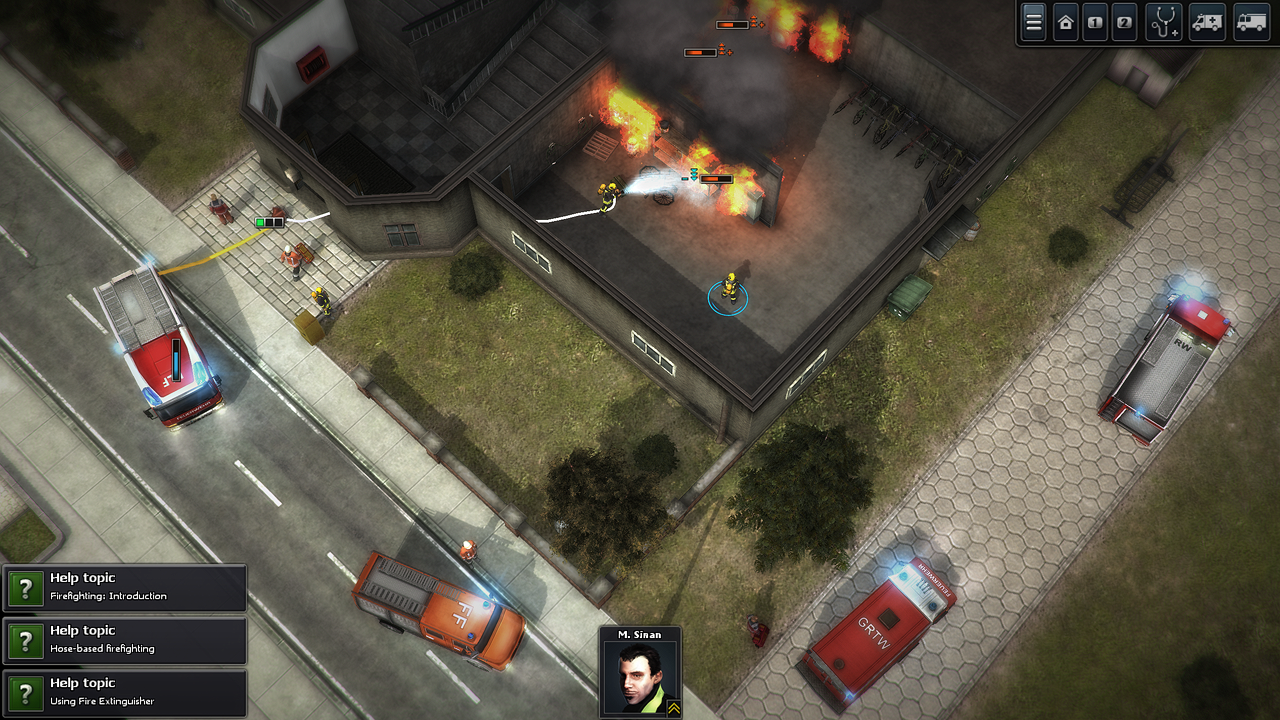Request a fire truck via the toolbar icon

1250,21
